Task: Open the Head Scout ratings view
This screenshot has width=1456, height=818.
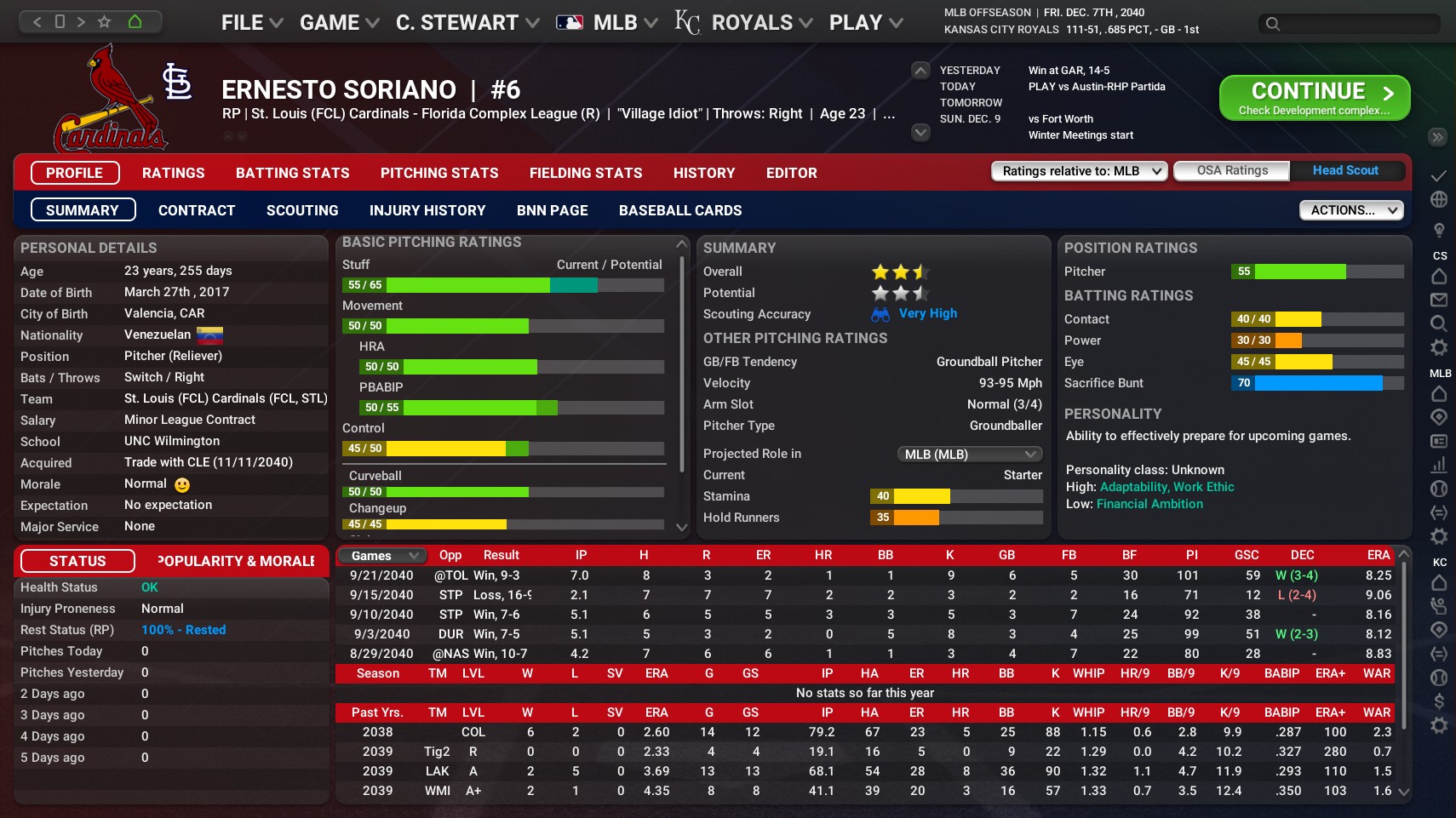Action: (1345, 170)
